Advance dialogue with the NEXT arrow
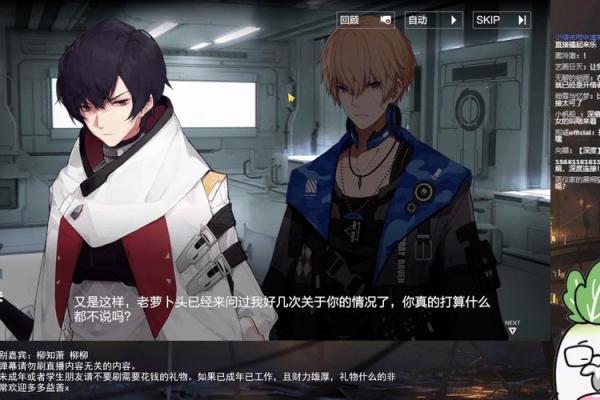This screenshot has width=600, height=400. [512, 326]
